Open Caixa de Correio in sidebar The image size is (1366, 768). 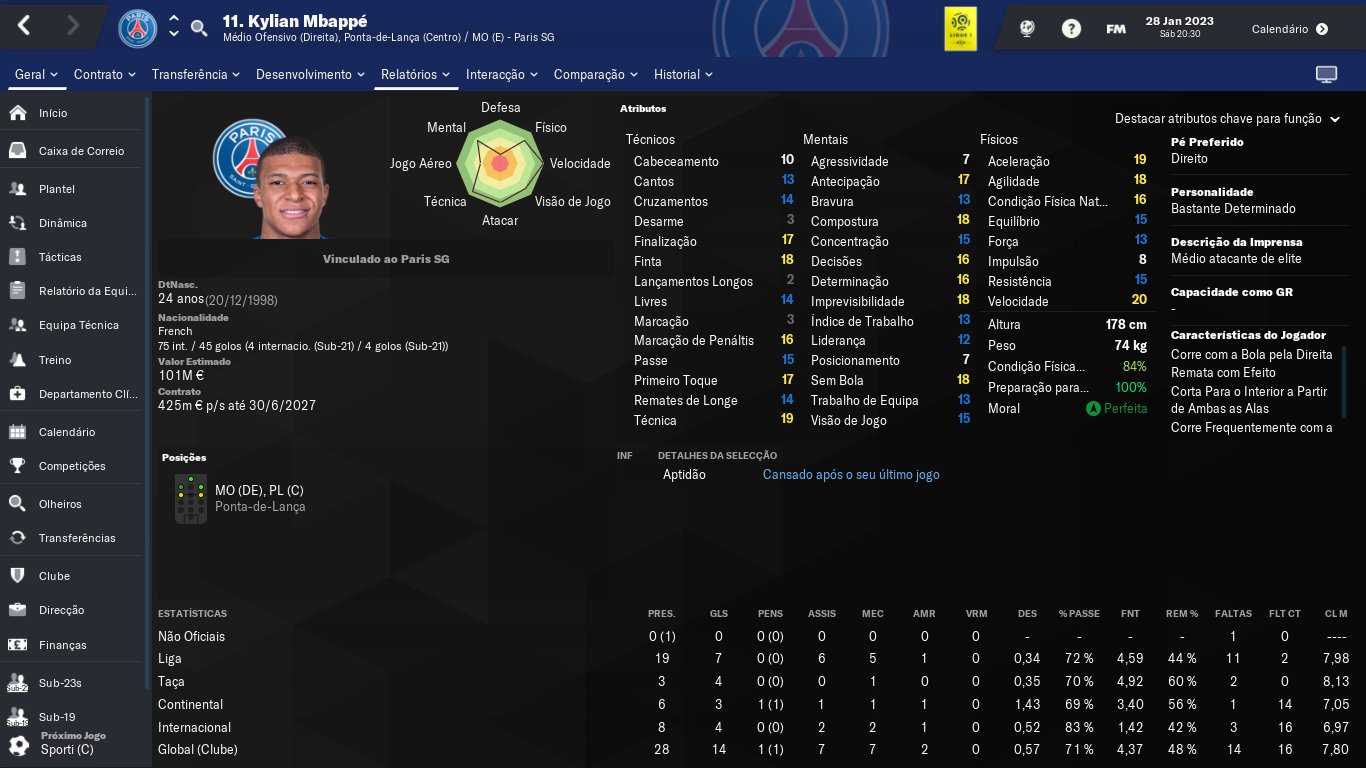81,151
